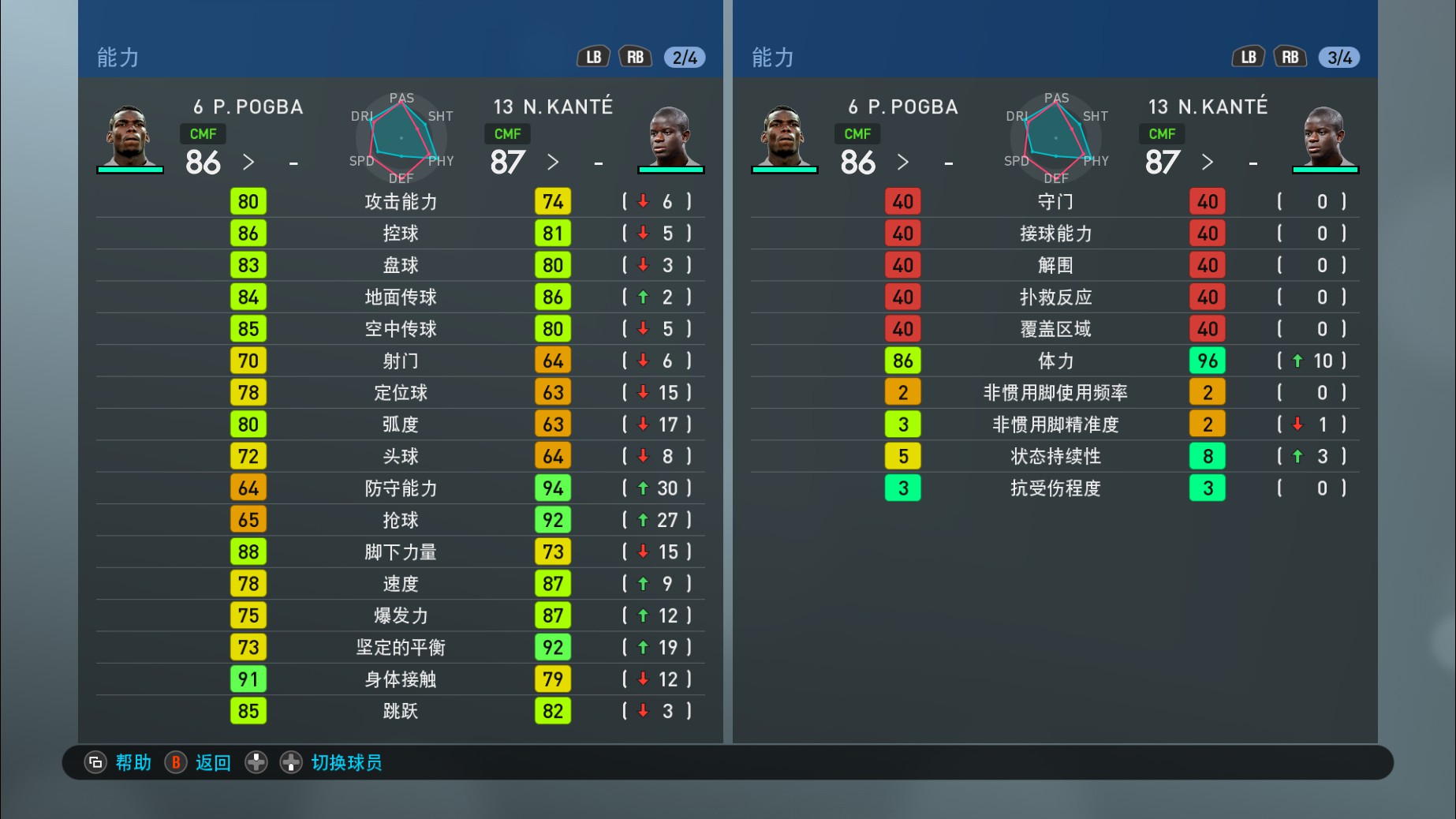Click the LB shoulder button icon on left panel

593,56
